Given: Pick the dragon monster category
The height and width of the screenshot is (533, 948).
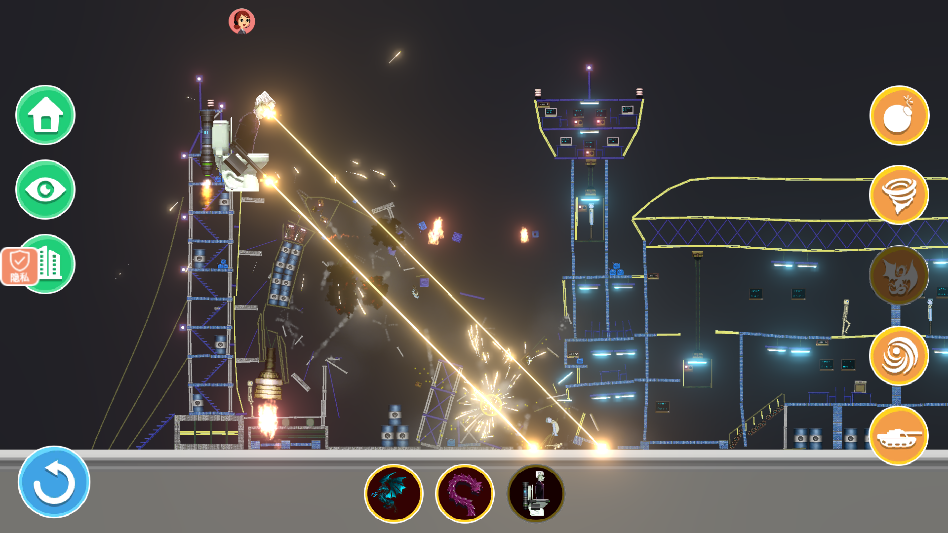Looking at the screenshot, I should point(899,275).
